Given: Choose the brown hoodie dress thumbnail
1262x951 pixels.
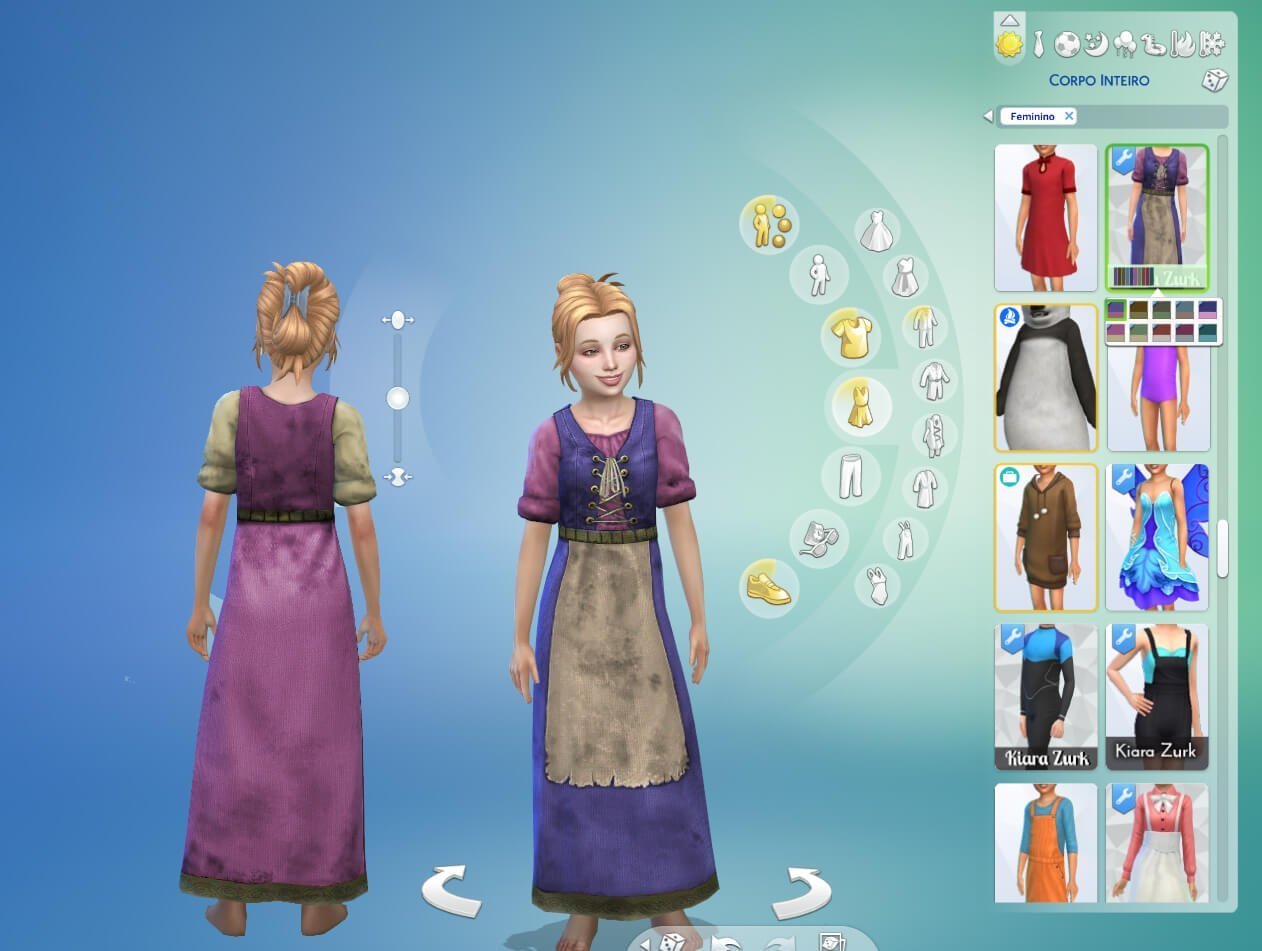Looking at the screenshot, I should (1045, 538).
